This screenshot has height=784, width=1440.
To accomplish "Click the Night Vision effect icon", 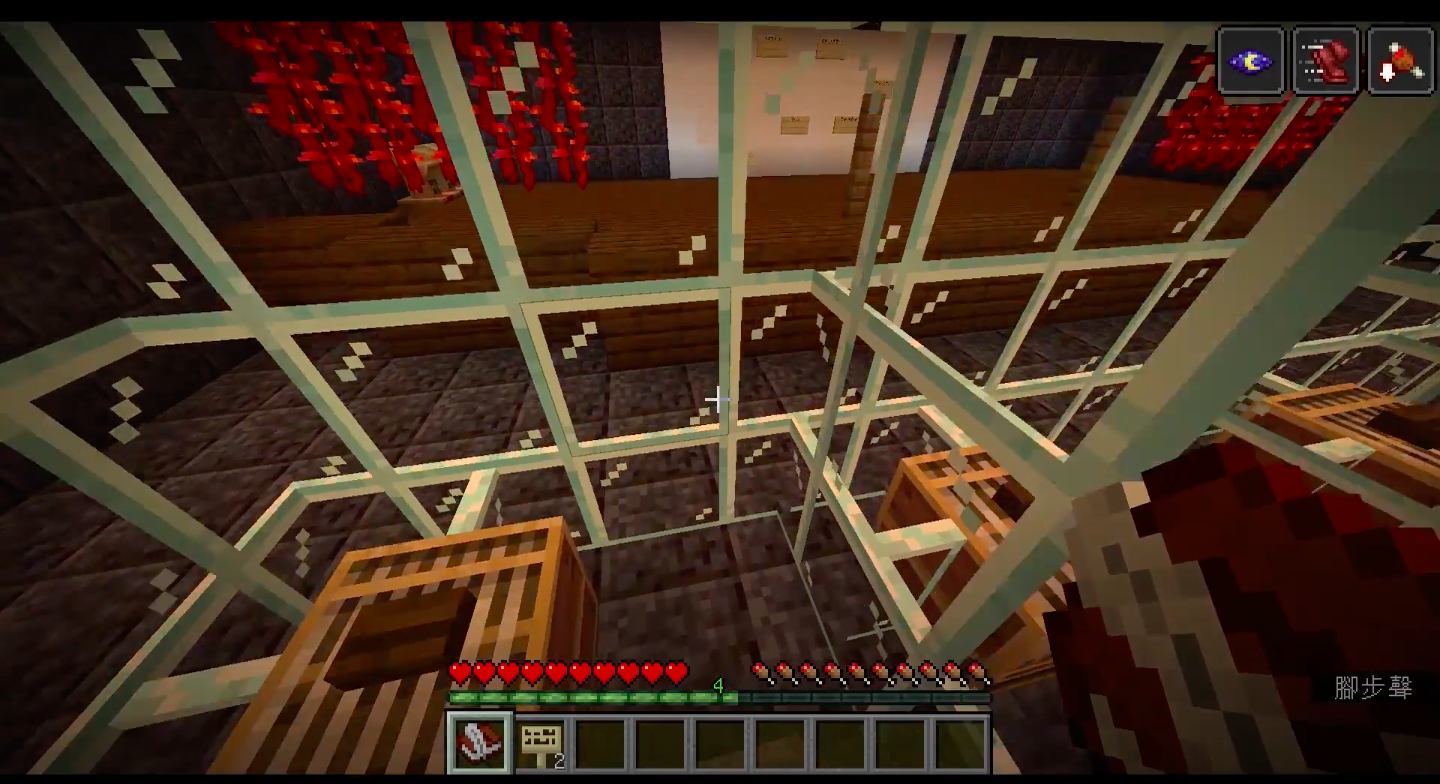I will click(x=1250, y=62).
